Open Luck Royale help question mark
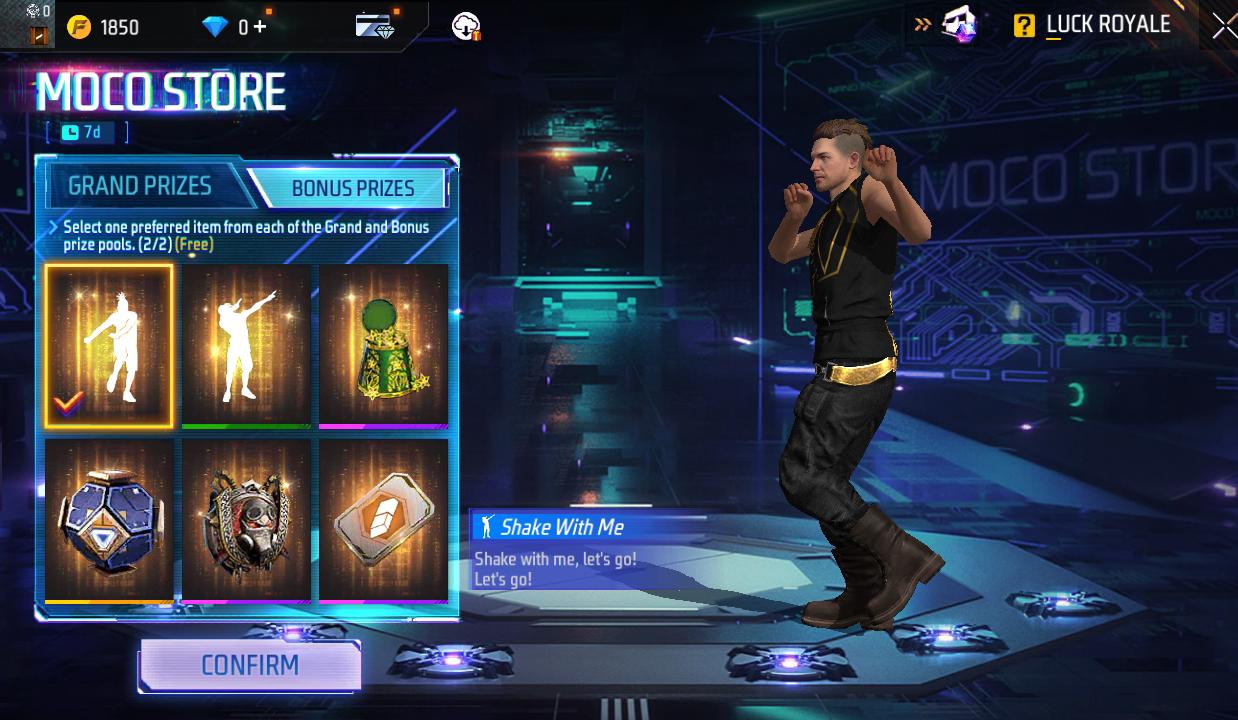Screen dimensions: 1238x720 1024,26
